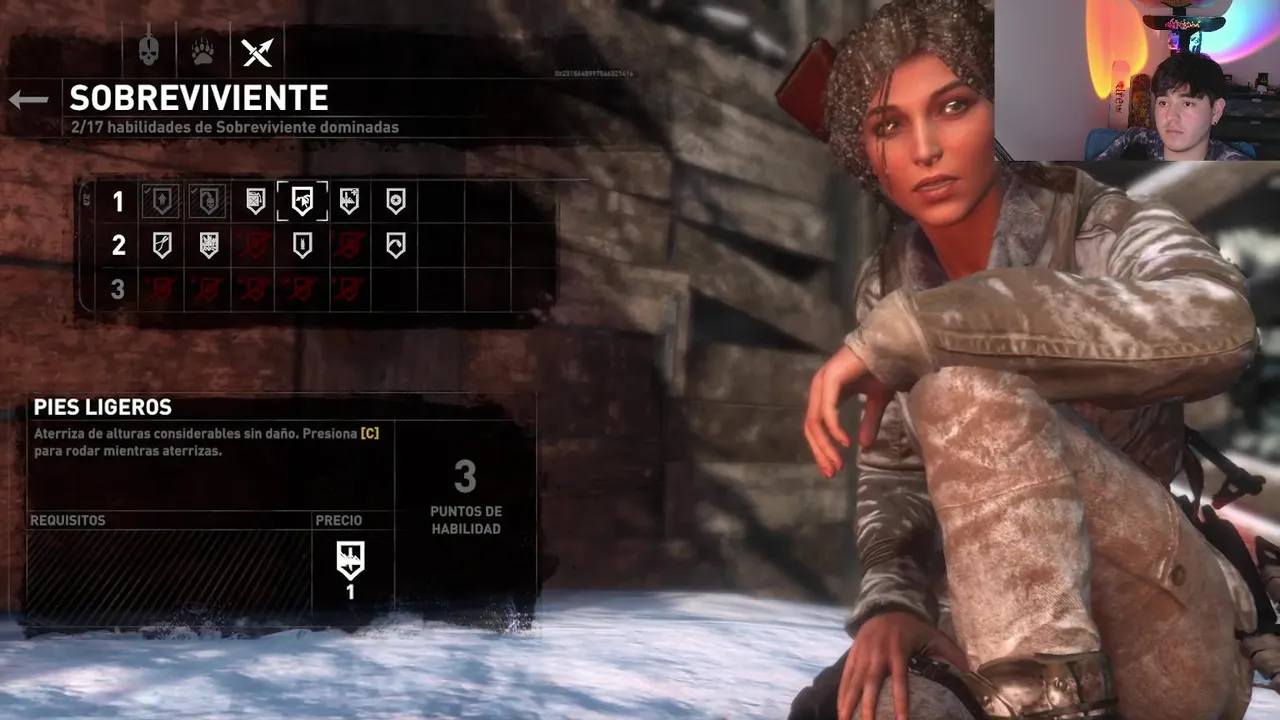Viewport: 1280px width, 720px height.
Task: Click the streamer webcam overlay
Action: pos(1137,80)
